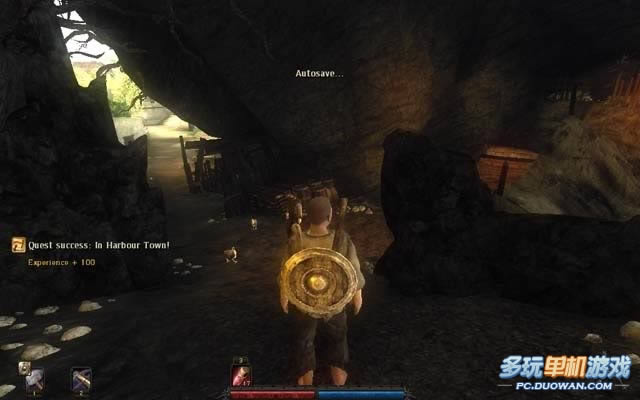Use the red potion quick item
The height and width of the screenshot is (400, 640).
click(x=241, y=372)
